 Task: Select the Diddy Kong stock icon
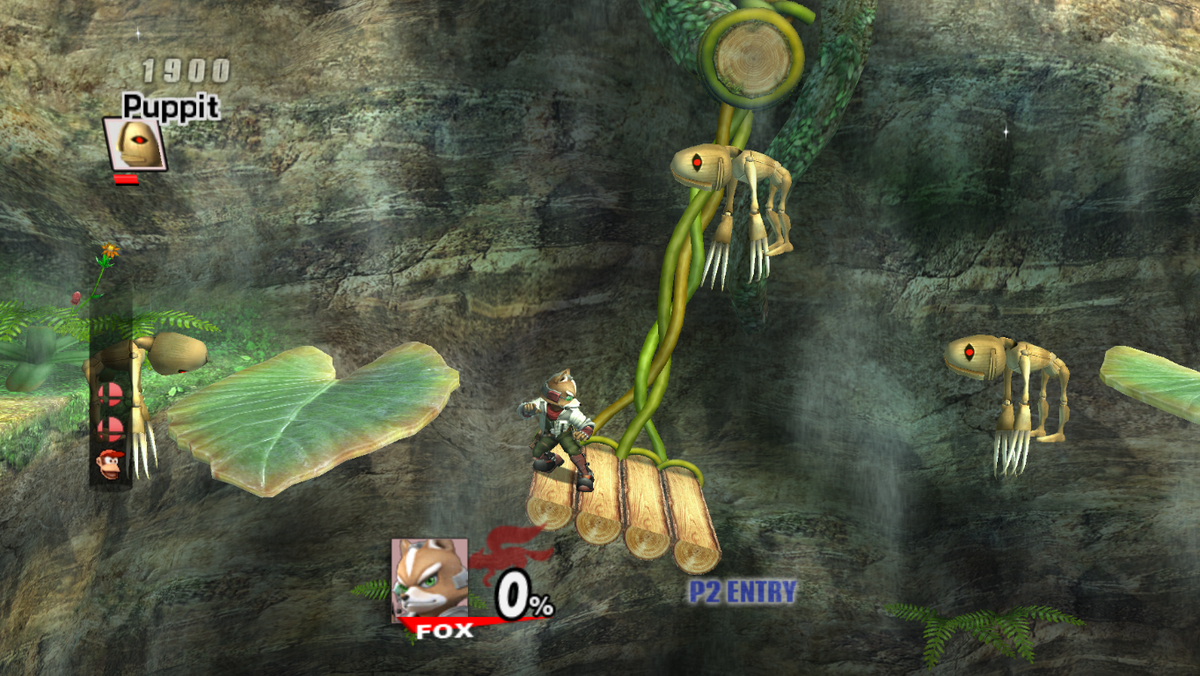(110, 464)
